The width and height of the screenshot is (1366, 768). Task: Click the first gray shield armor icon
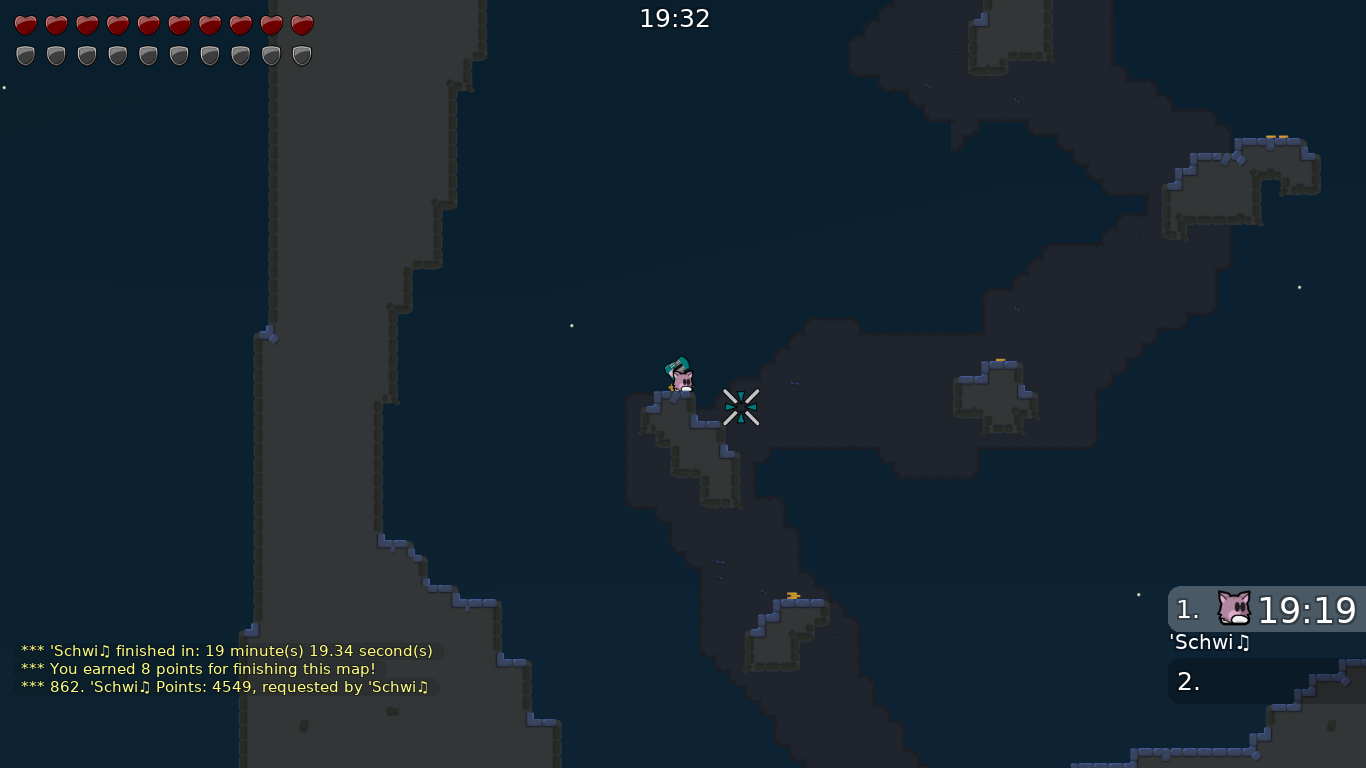(25, 55)
